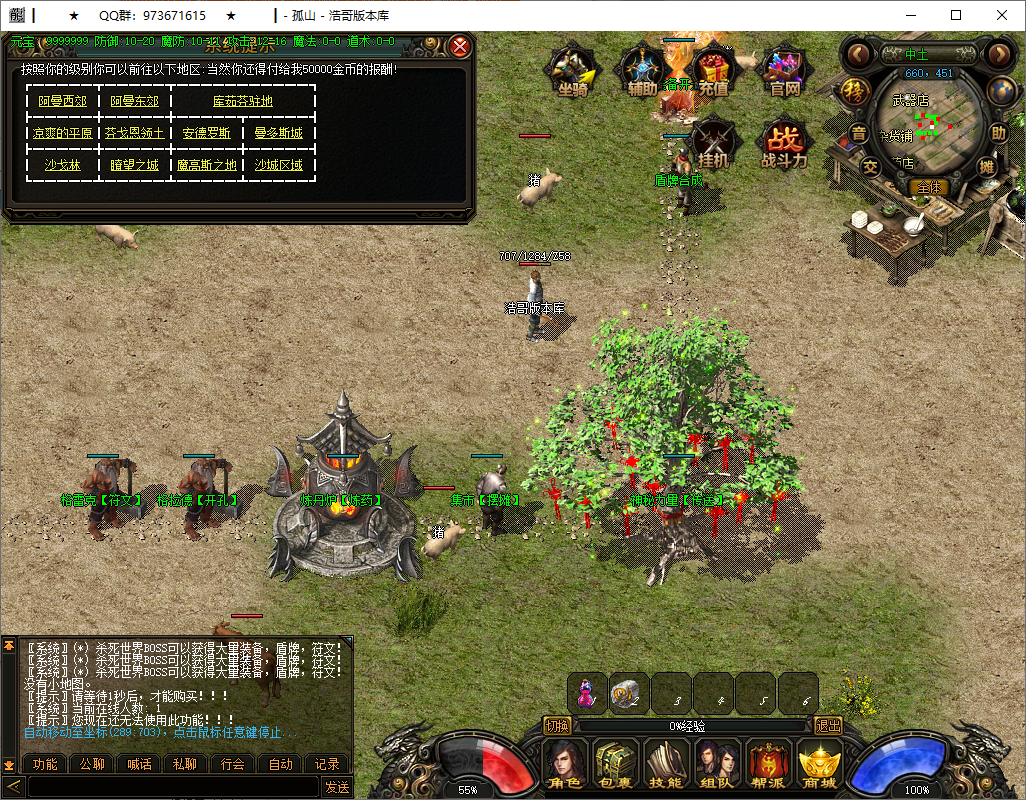
Task: Select 安德罗斯 from the region list
Action: point(206,133)
